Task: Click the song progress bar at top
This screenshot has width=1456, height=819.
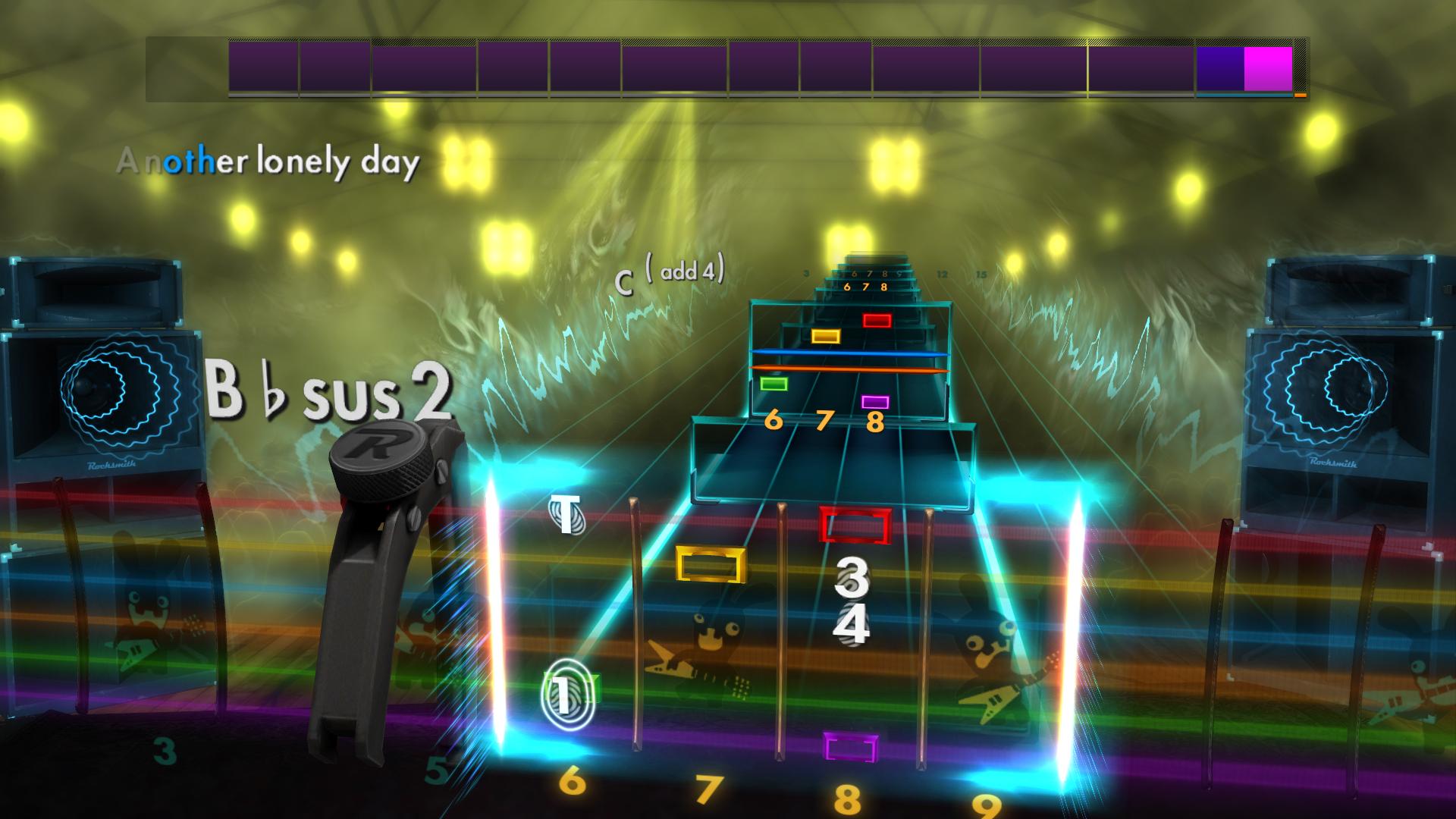Action: (x=724, y=68)
